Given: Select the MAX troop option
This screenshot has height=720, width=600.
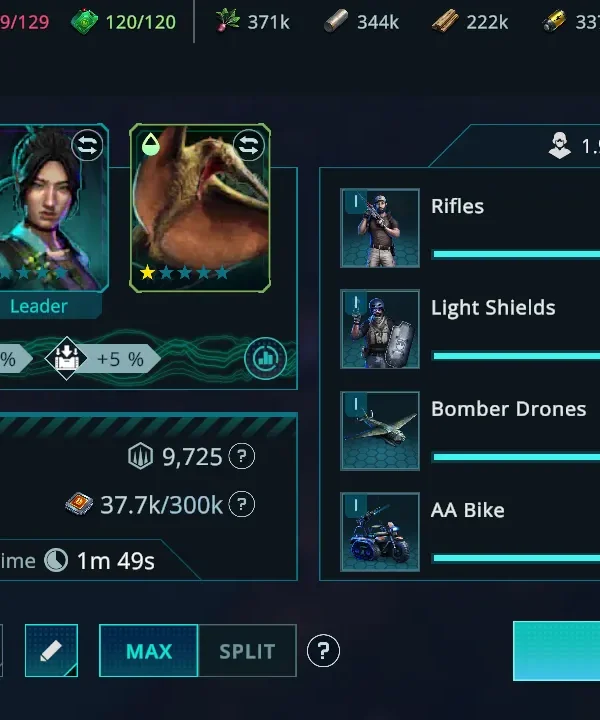Looking at the screenshot, I should (149, 651).
